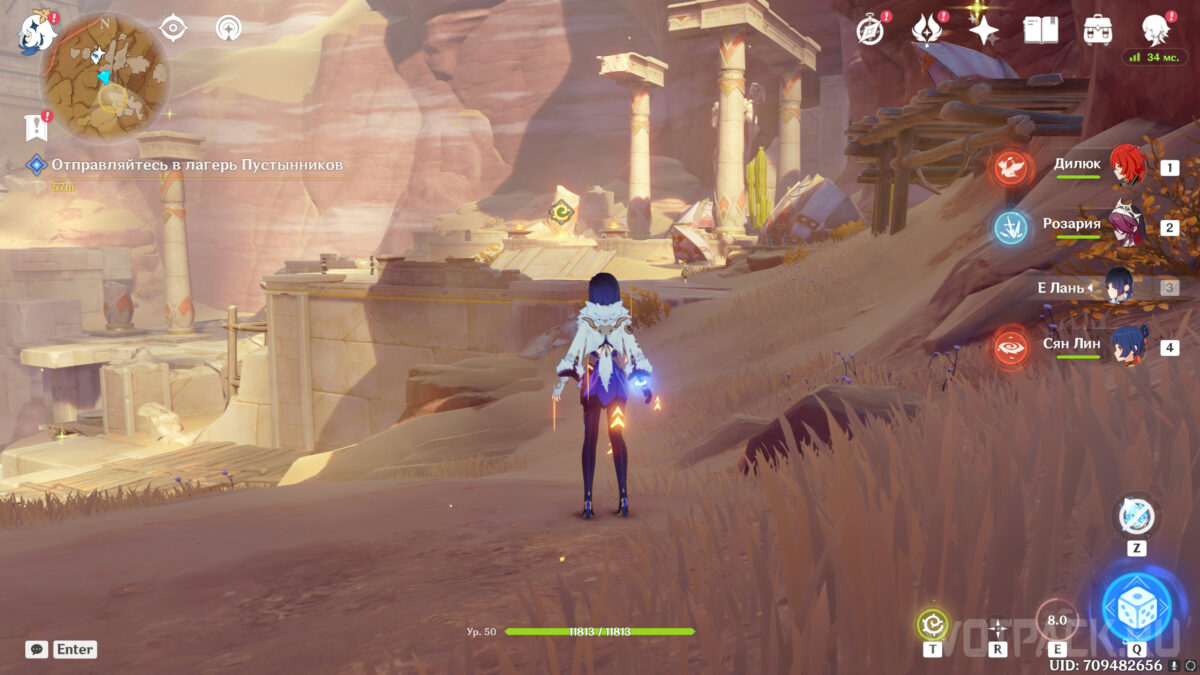Switch to party member Дилюк

1128,166
